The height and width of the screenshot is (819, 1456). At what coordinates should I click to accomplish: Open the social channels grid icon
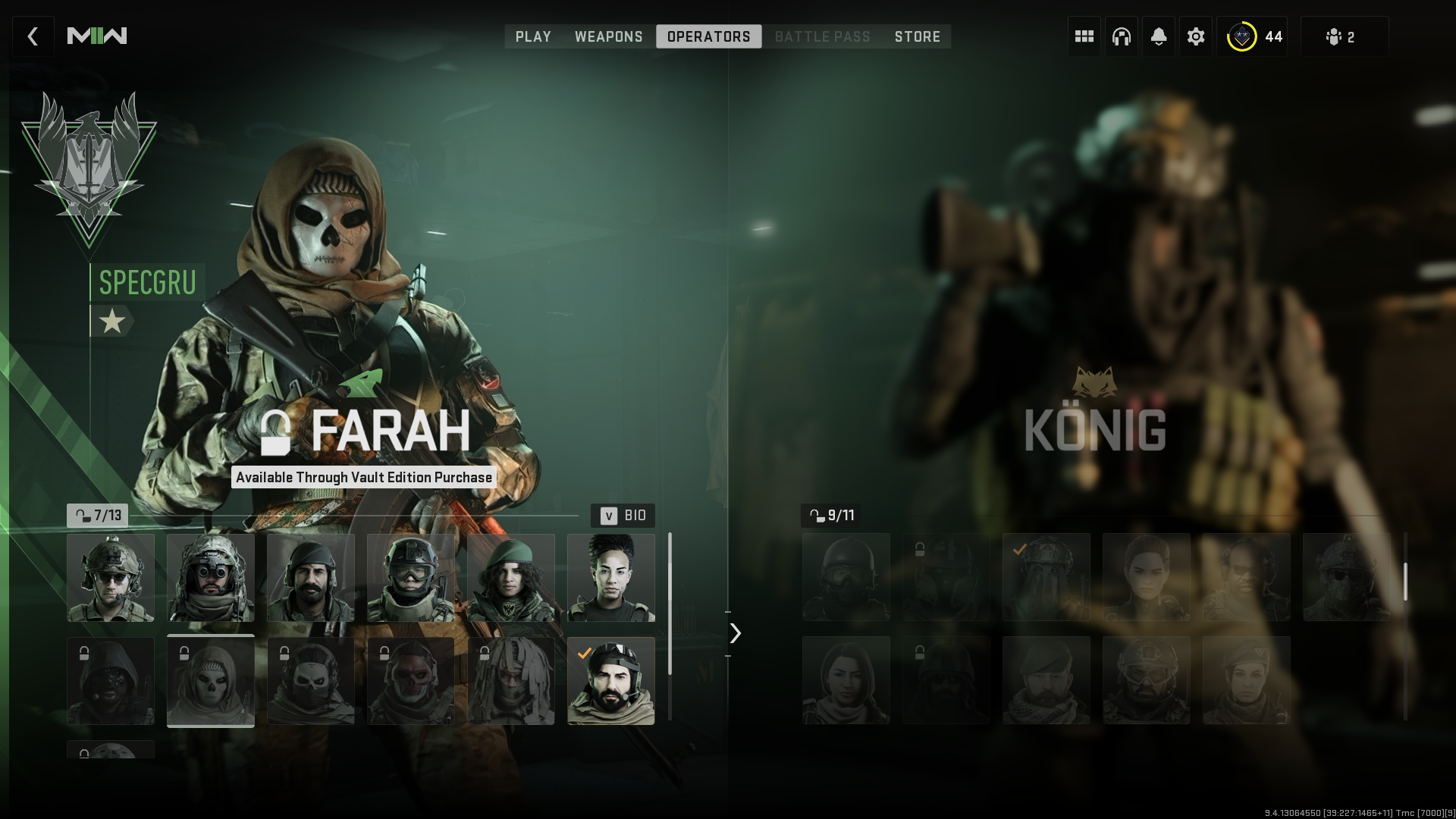[1083, 36]
